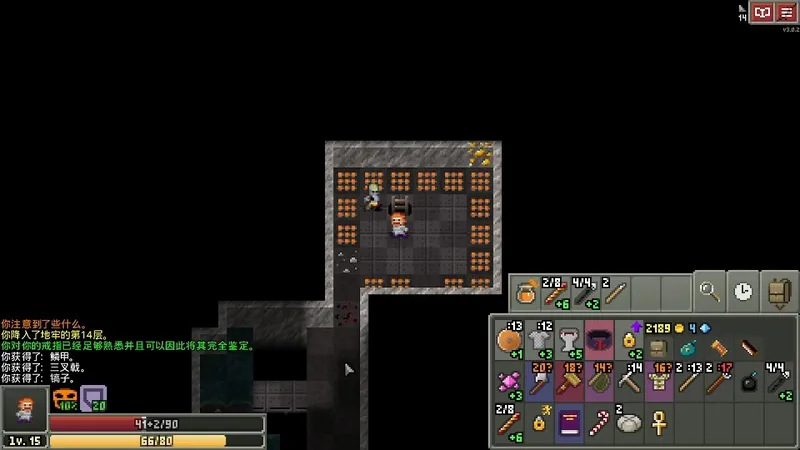Select the candy cane item
800x450 pixels.
pos(600,423)
